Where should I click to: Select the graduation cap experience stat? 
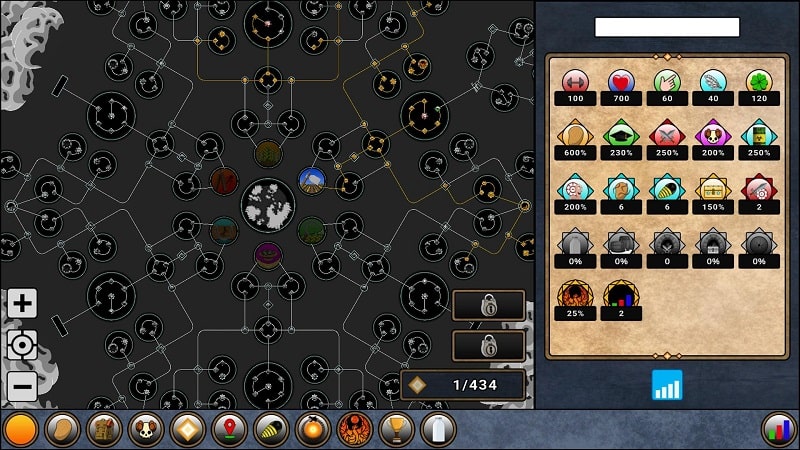622,134
